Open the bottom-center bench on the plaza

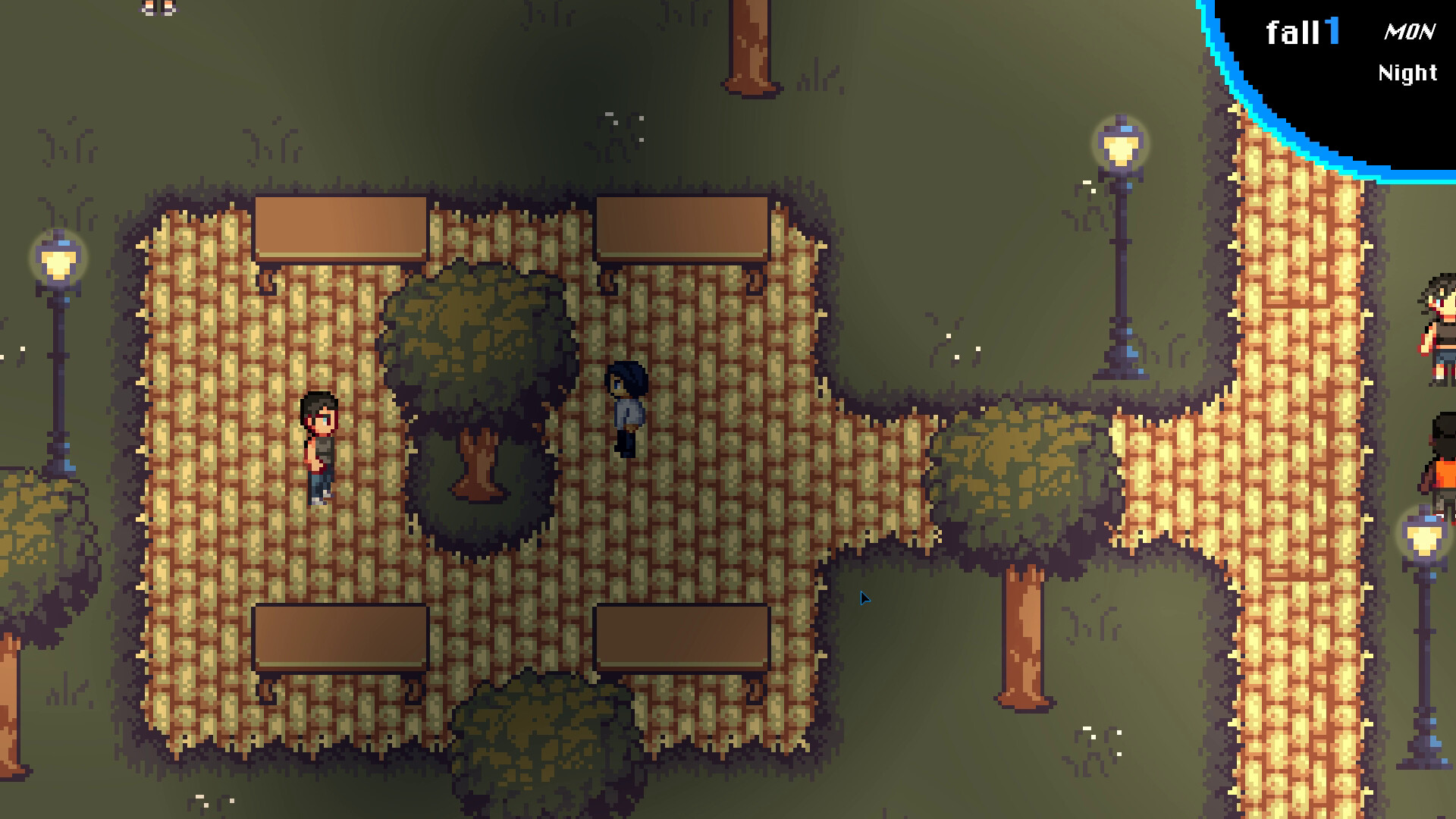point(682,637)
